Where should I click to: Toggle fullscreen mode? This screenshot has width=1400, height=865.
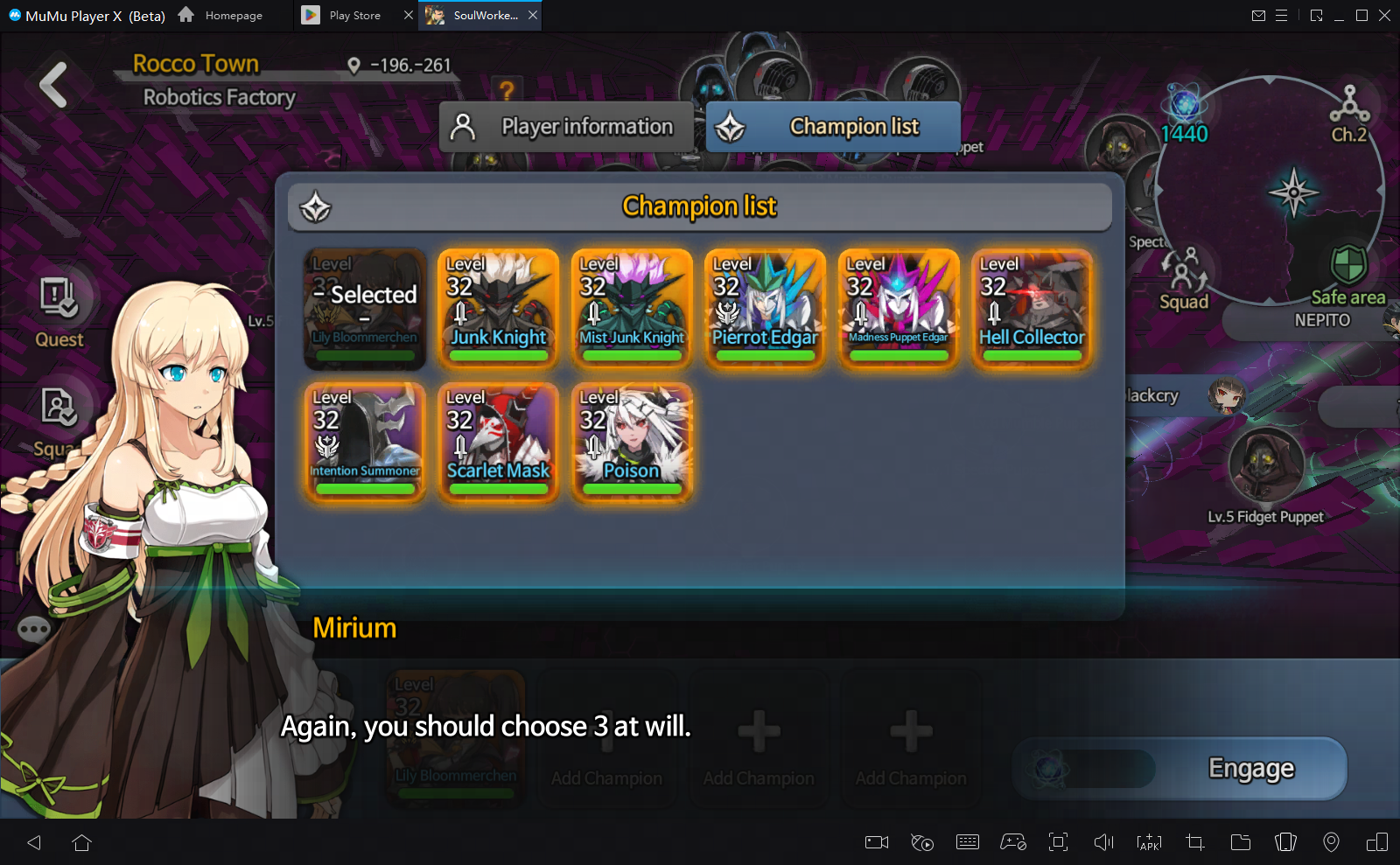tap(1059, 842)
